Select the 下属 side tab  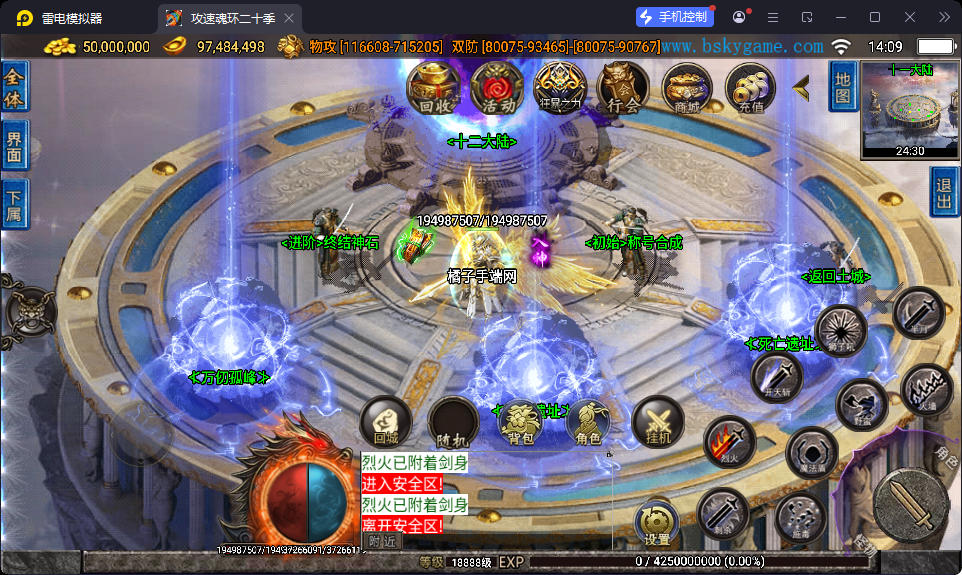pyautogui.click(x=14, y=205)
